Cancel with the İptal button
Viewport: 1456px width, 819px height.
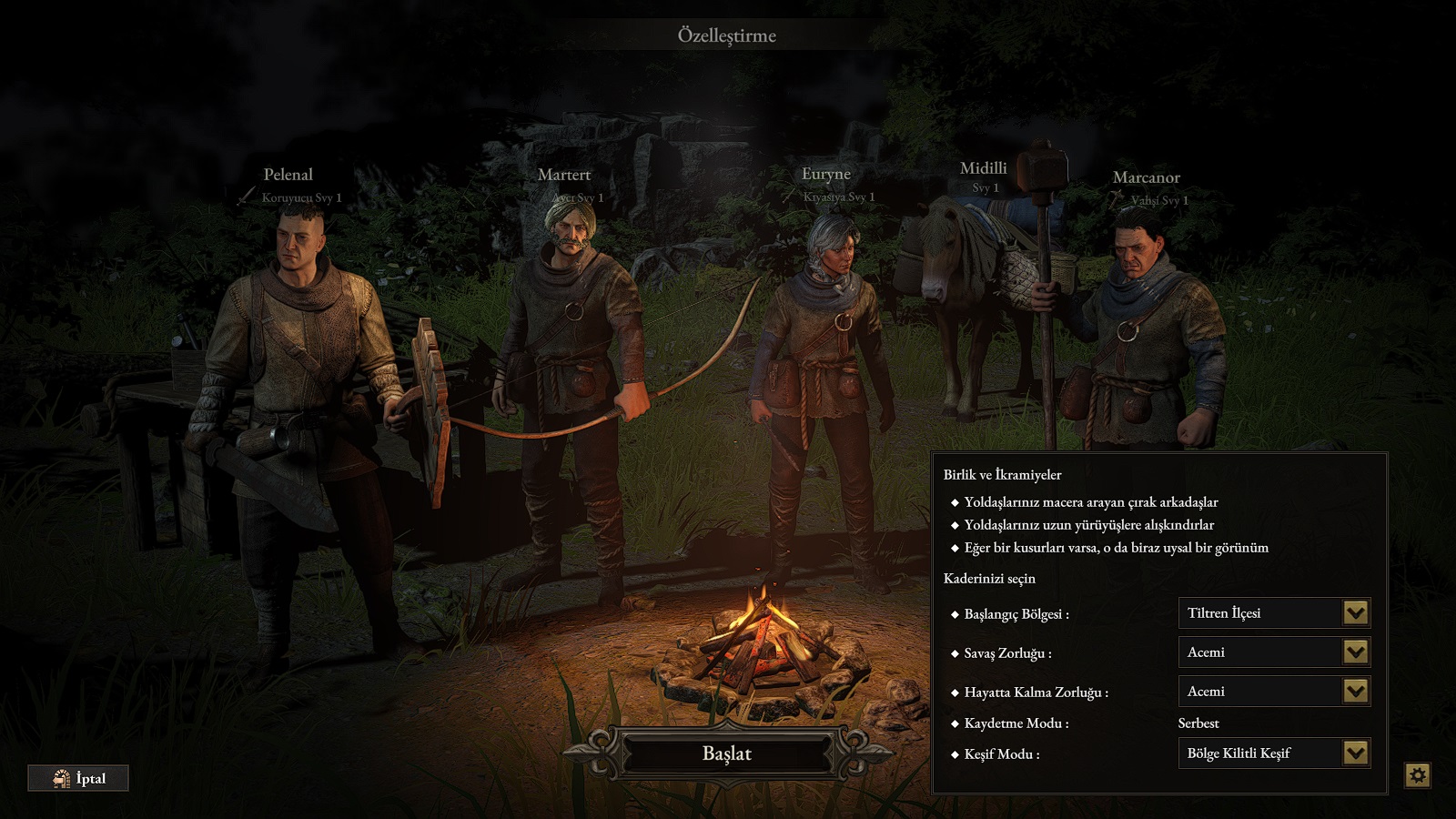78,778
